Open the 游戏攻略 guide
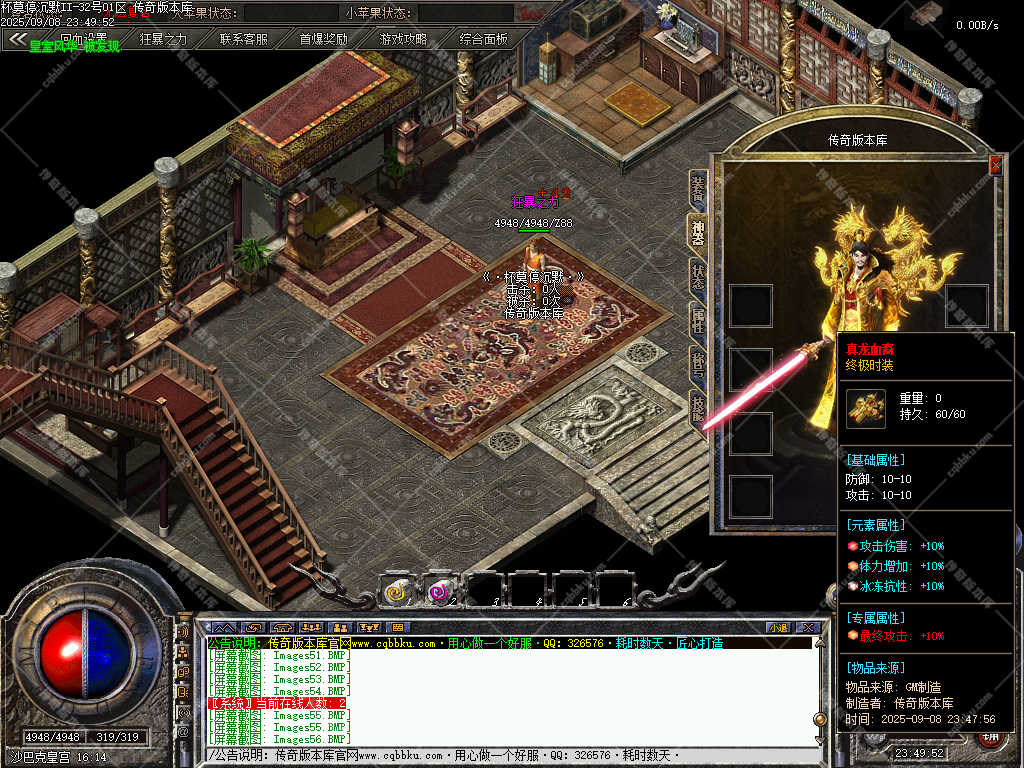This screenshot has width=1024, height=768. point(403,39)
